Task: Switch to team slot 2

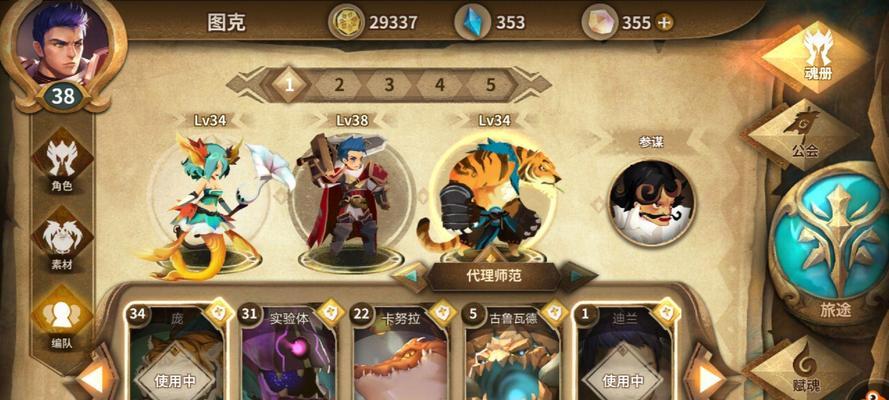Action: coord(340,84)
